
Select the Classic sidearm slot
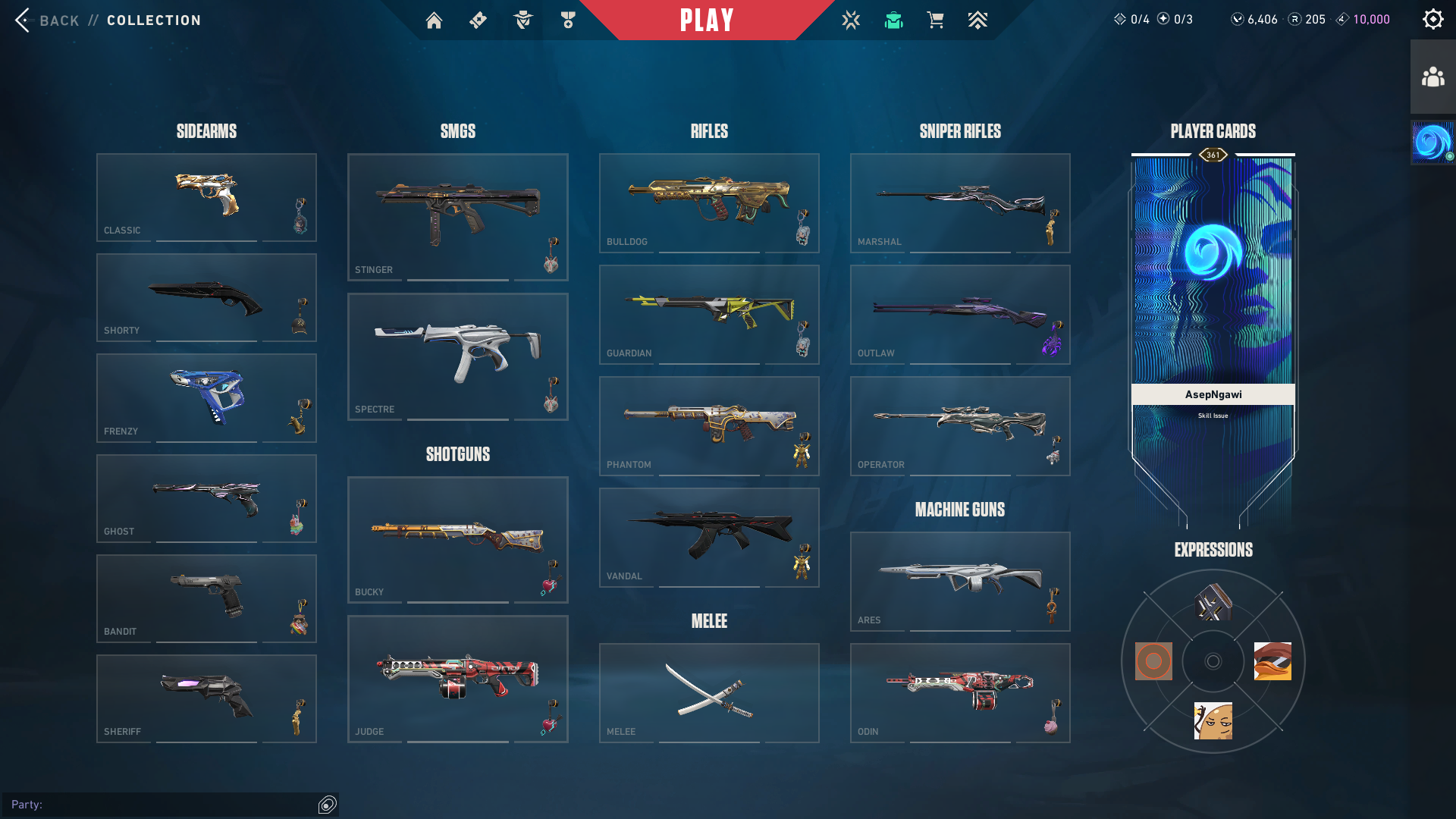[x=206, y=197]
